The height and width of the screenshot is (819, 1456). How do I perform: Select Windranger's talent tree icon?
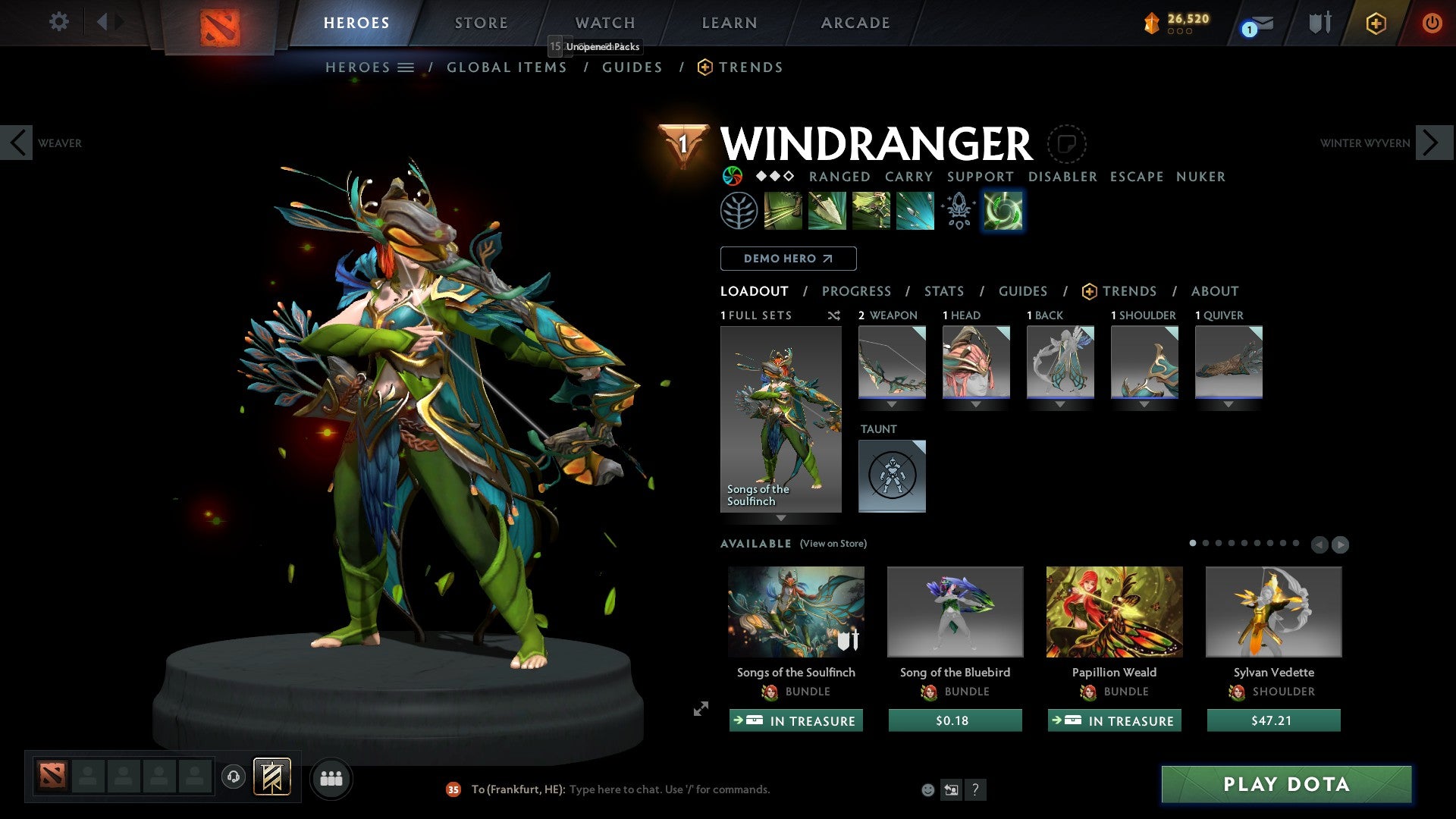tap(738, 210)
